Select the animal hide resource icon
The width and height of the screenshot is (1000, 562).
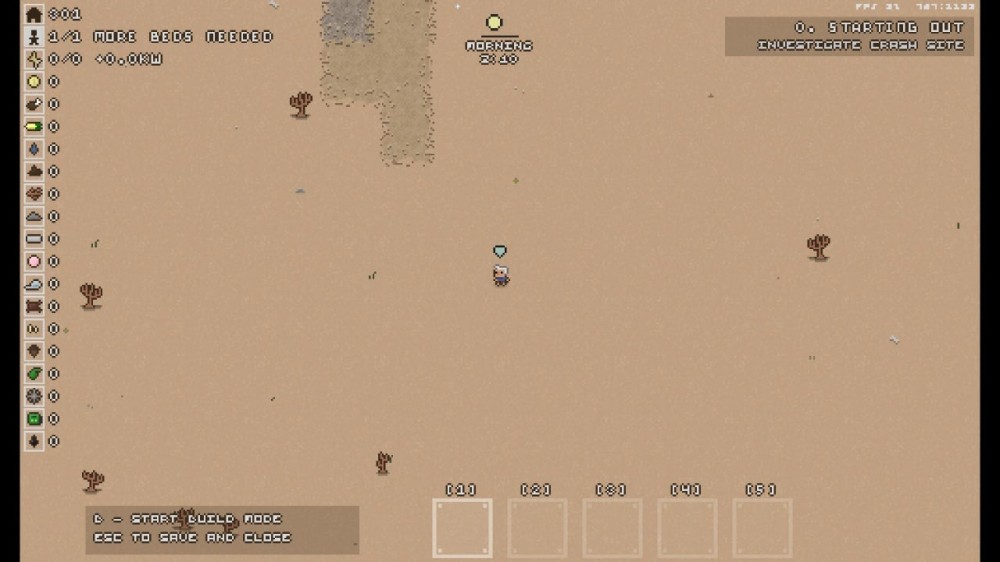[34, 306]
